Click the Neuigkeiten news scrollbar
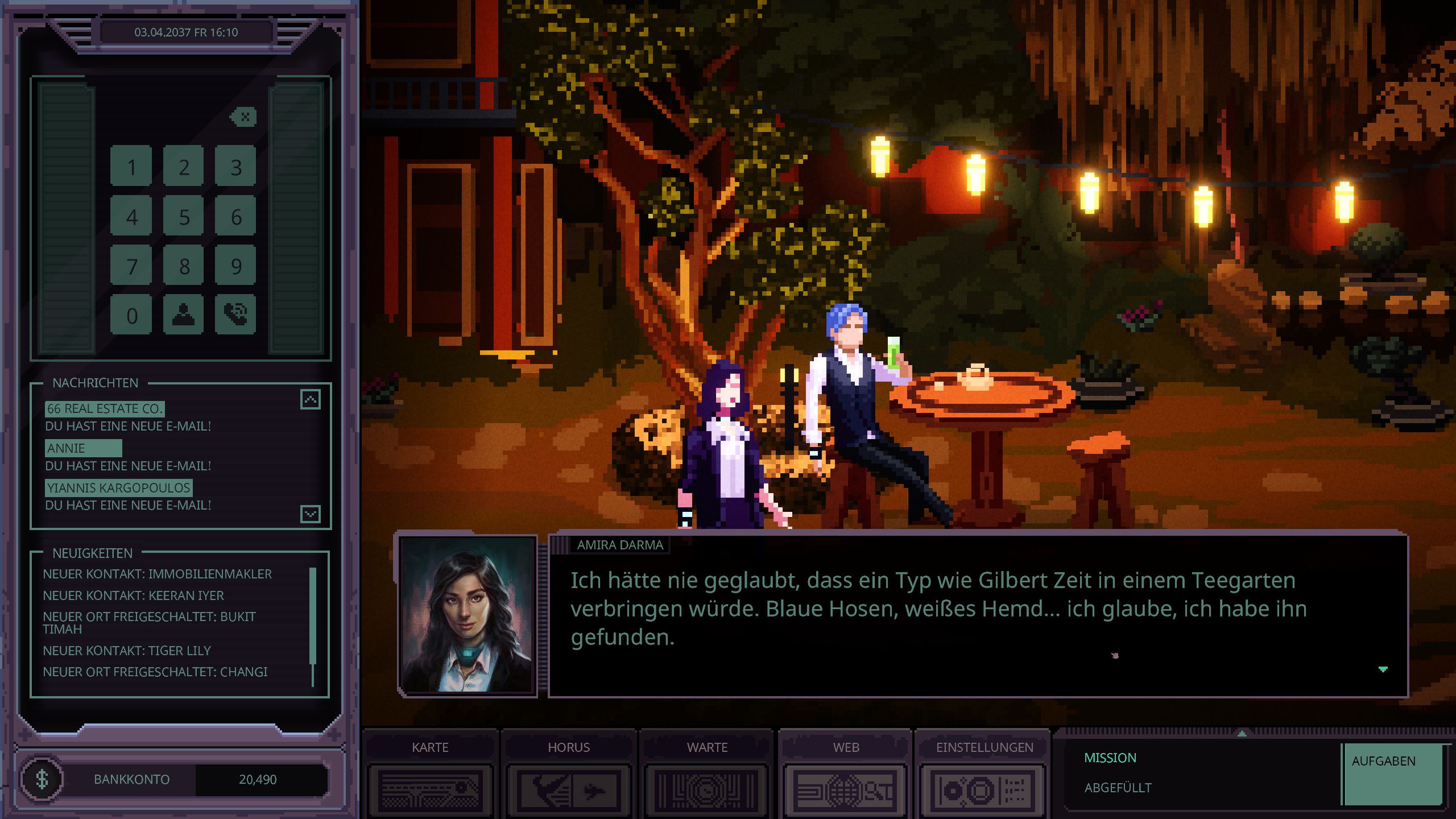This screenshot has height=819, width=1456. click(312, 626)
